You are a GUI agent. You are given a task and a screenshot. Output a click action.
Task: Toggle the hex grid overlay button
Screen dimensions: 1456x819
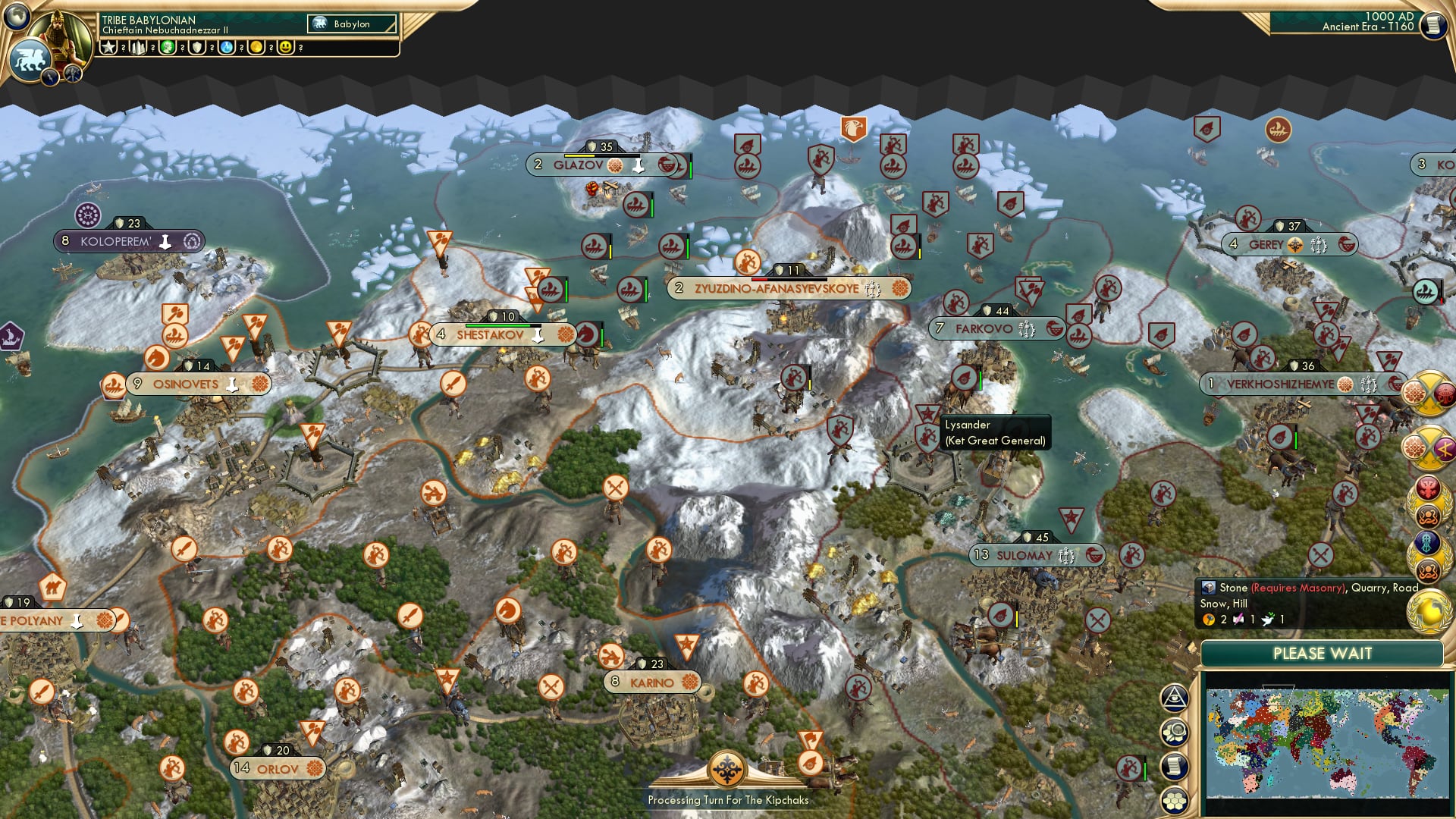1174,800
